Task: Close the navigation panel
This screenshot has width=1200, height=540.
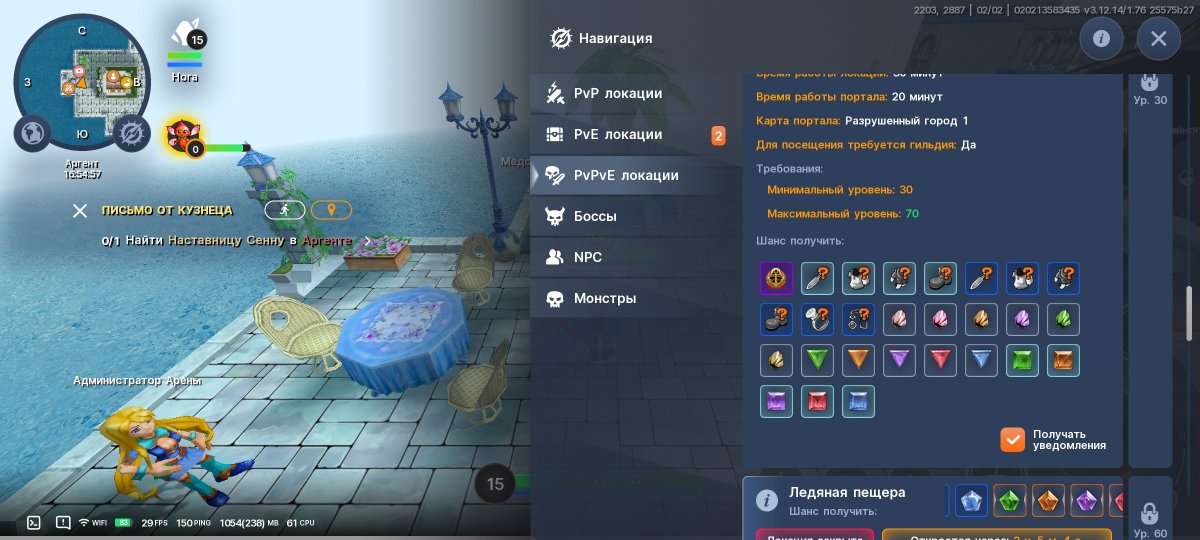Action: coord(1158,39)
